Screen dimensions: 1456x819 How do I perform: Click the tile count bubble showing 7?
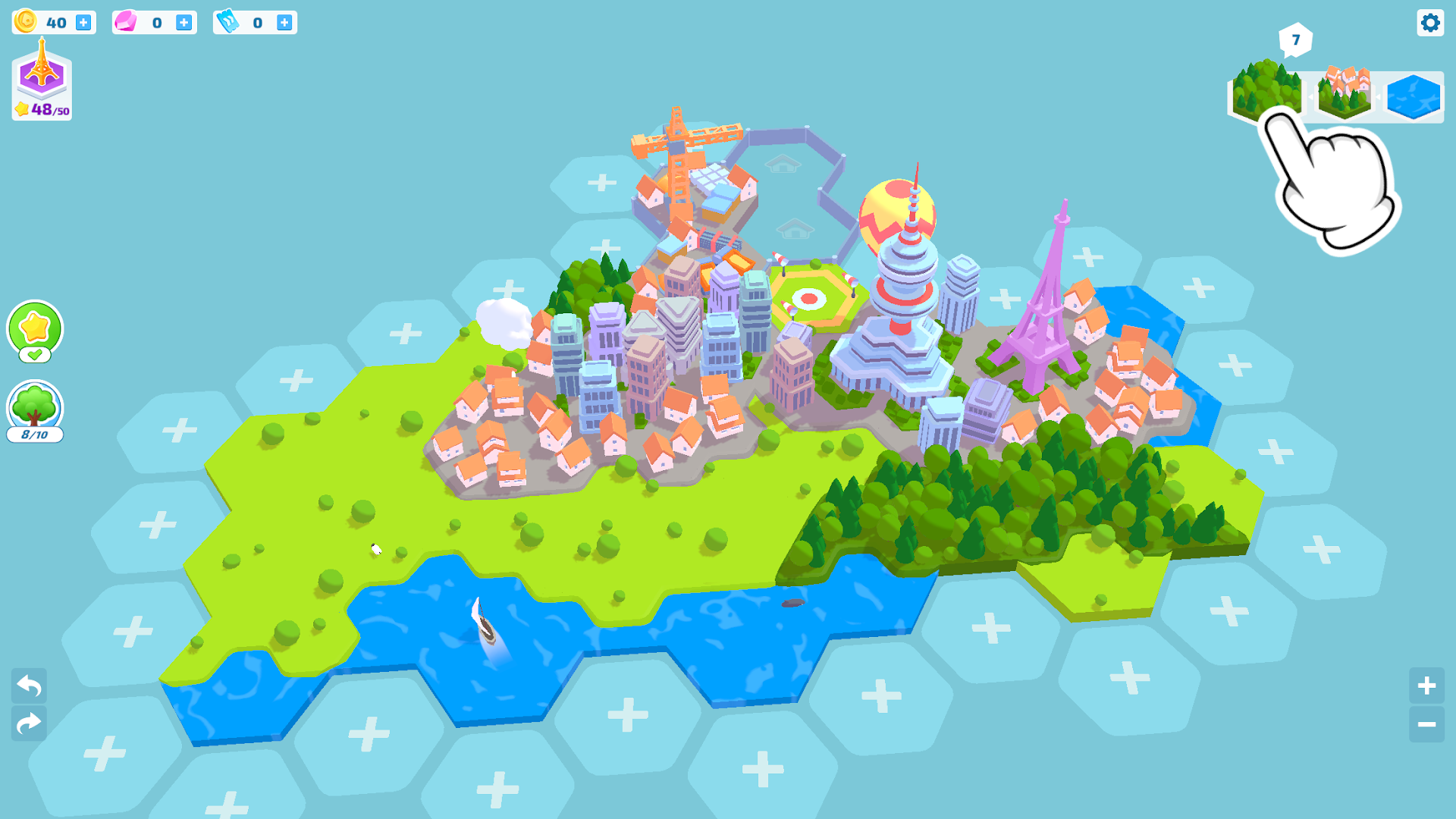pos(1296,39)
